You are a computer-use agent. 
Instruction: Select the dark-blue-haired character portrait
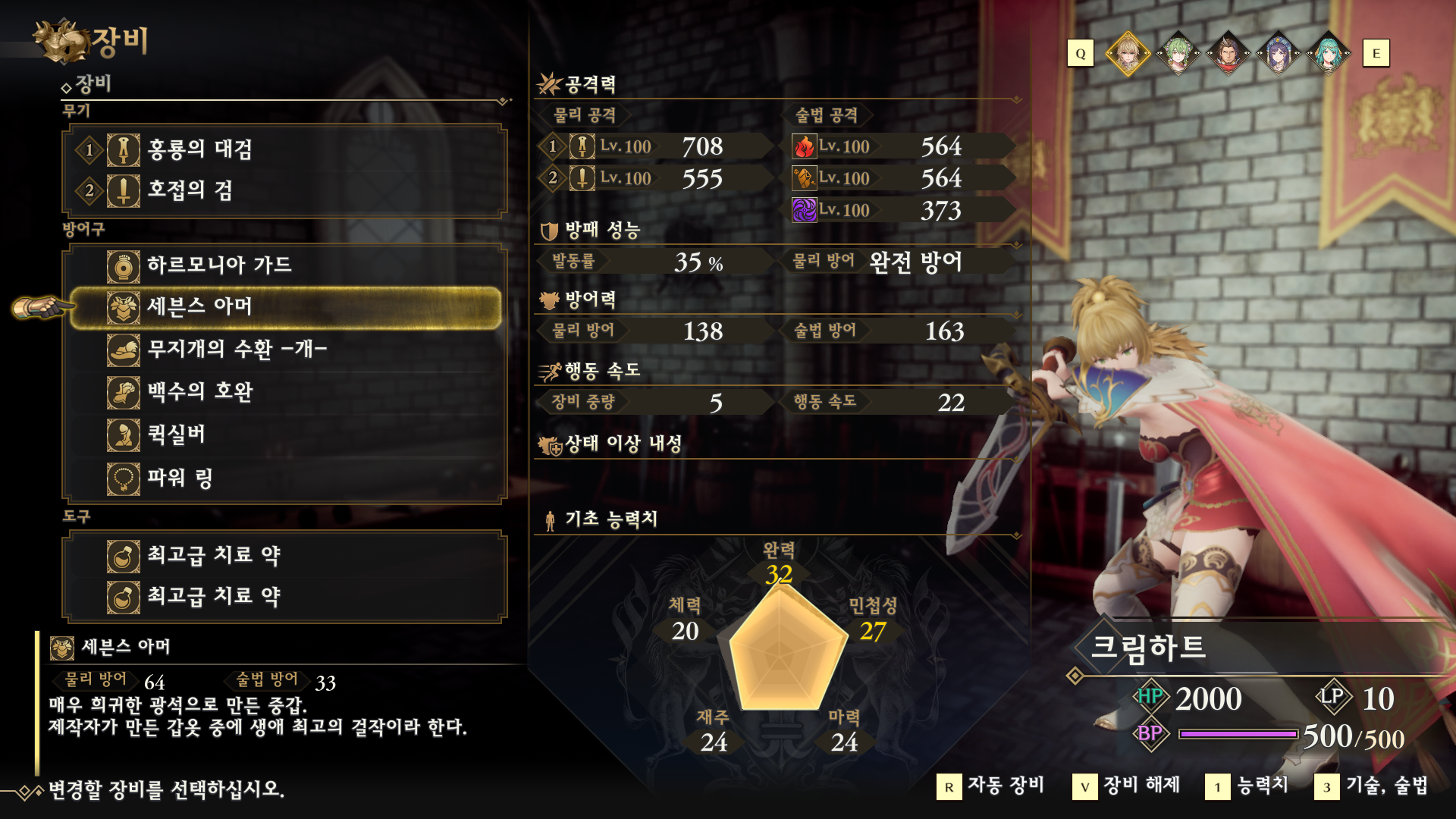[x=1278, y=54]
